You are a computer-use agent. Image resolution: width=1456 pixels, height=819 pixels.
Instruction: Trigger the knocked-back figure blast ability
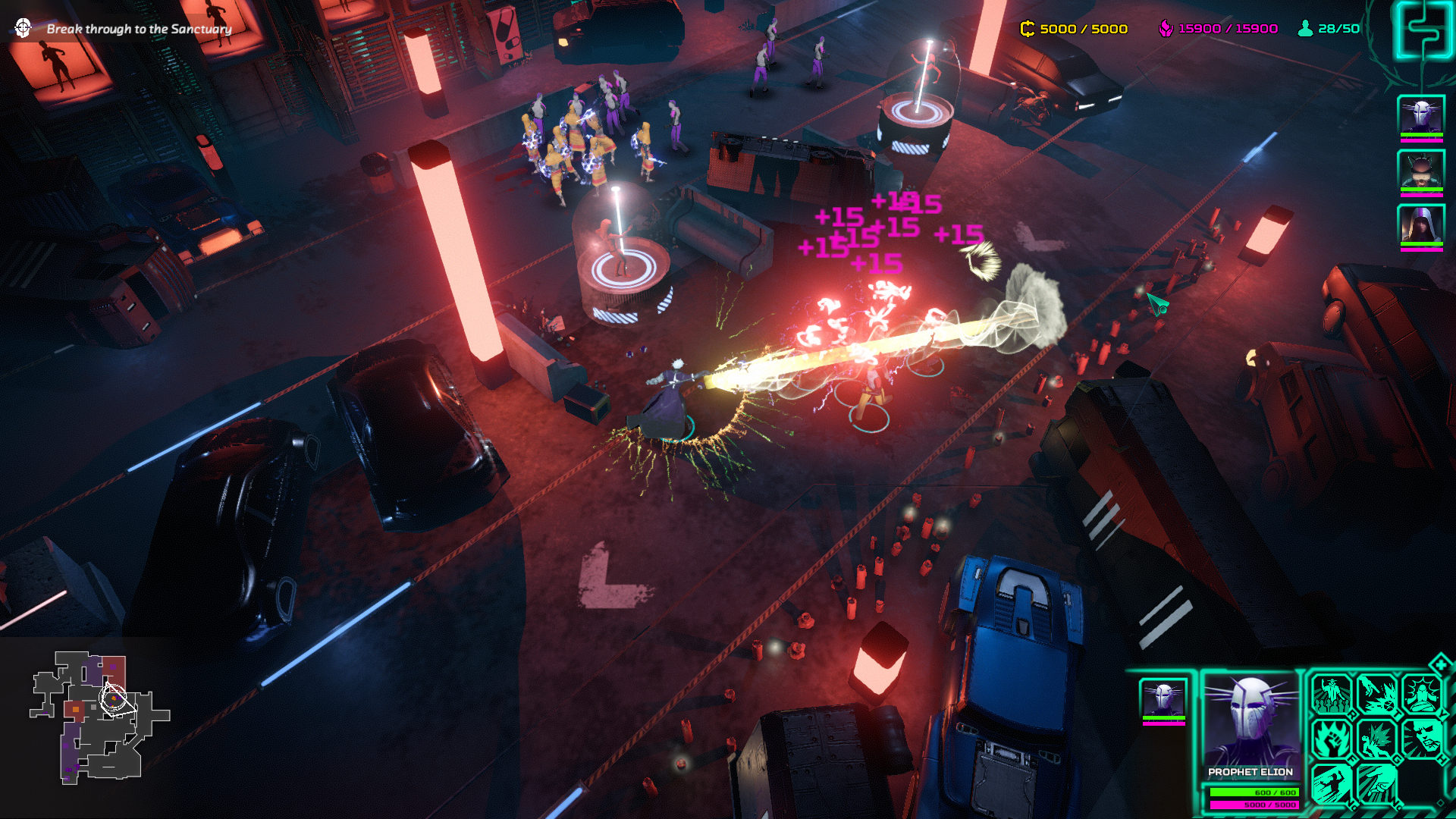(1377, 739)
